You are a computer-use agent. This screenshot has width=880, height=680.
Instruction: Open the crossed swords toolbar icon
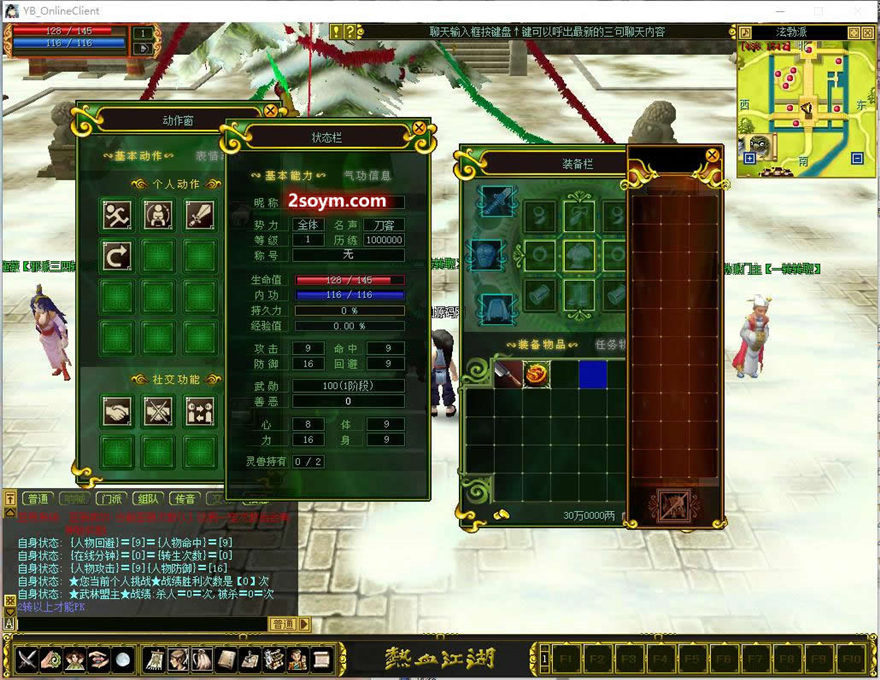point(26,660)
